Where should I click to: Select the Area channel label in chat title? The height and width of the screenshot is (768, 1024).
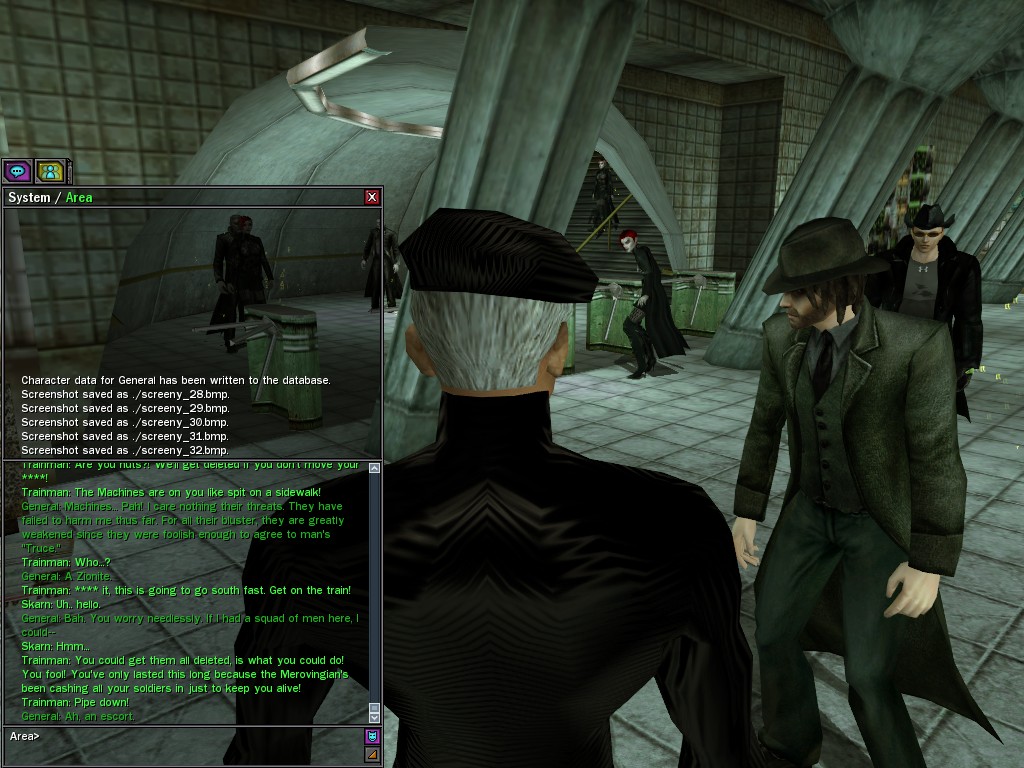[79, 197]
